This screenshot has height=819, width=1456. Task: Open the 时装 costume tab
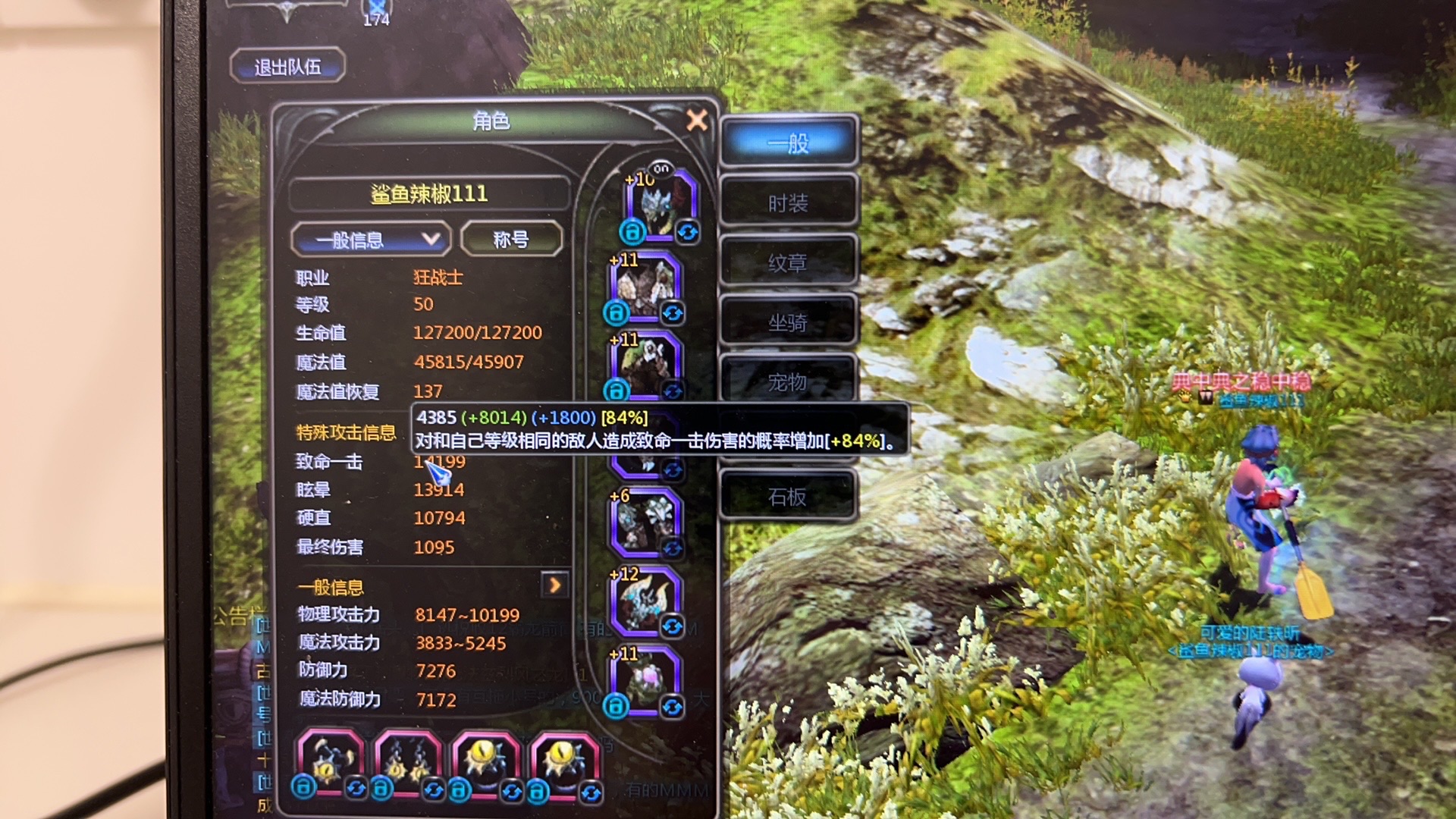coord(788,202)
